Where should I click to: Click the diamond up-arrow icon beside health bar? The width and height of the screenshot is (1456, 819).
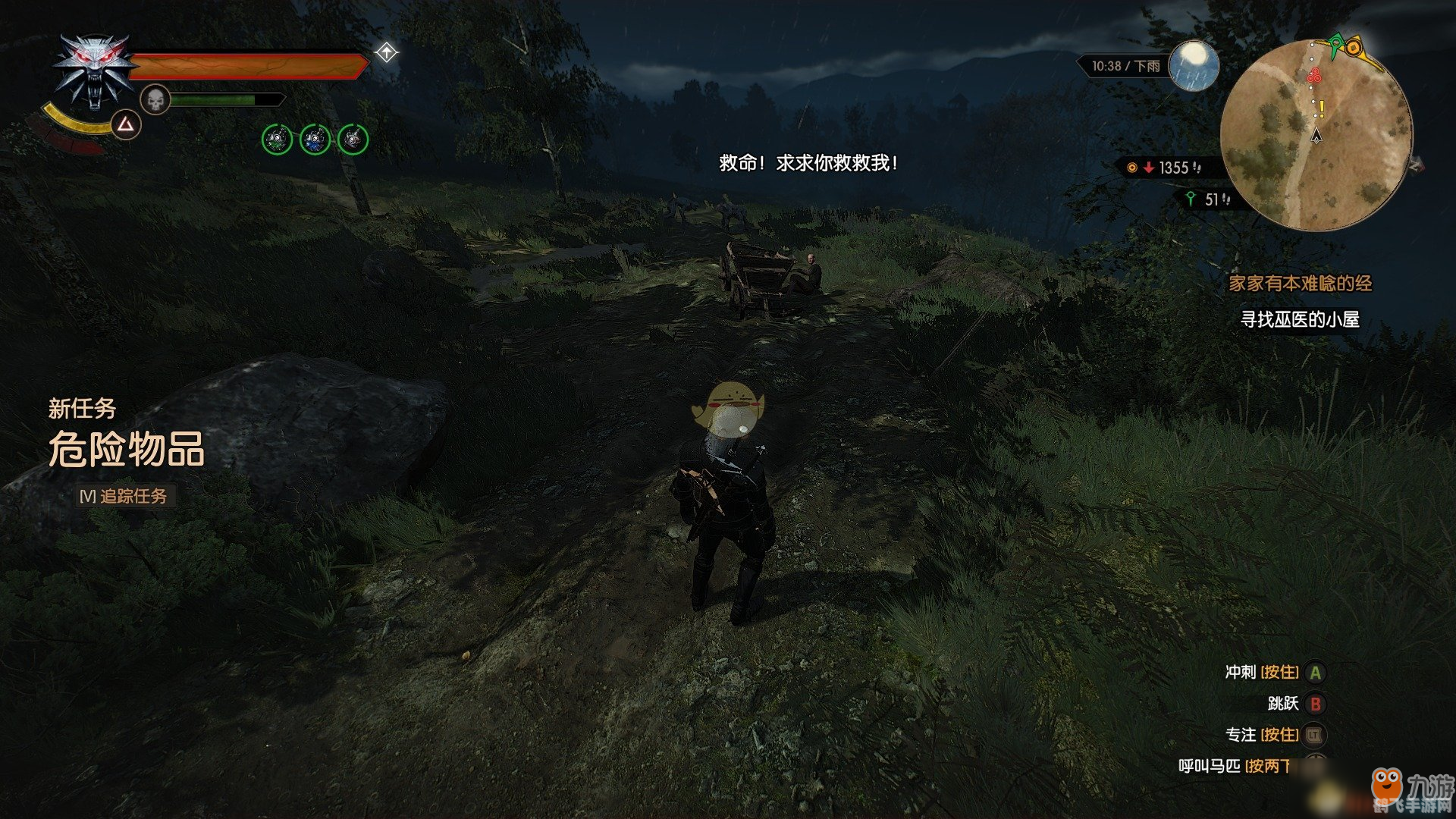pos(387,52)
